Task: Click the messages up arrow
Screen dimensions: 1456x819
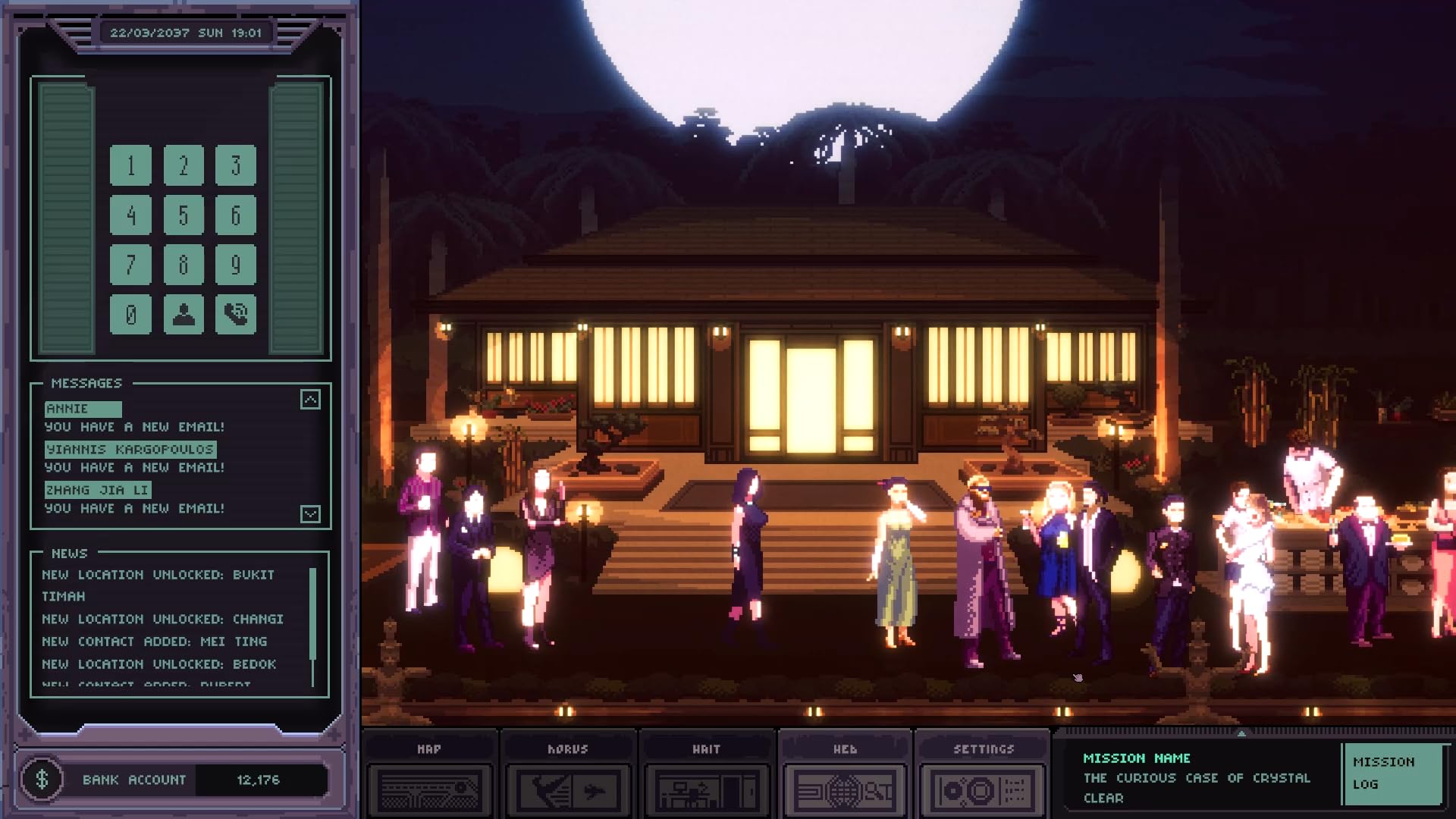Action: [x=310, y=400]
